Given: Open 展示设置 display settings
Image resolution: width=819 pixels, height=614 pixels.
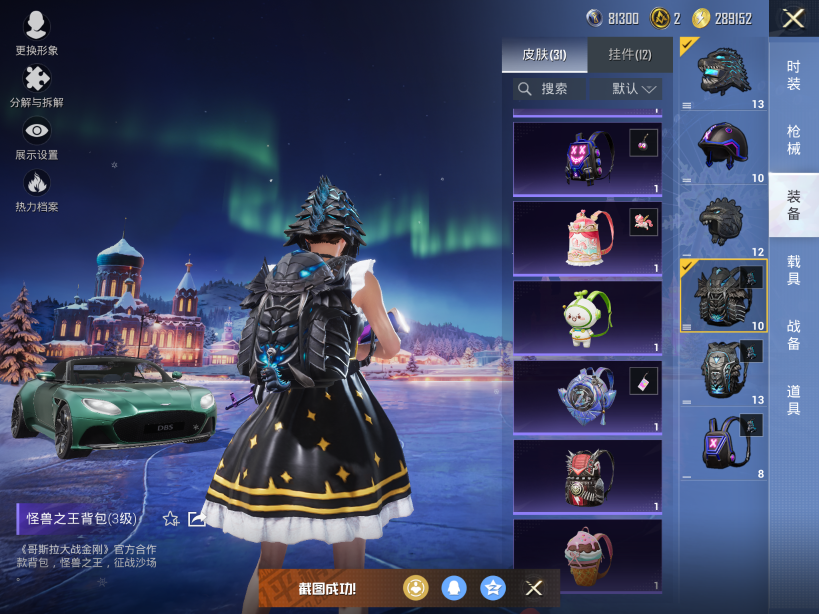Looking at the screenshot, I should 37,137.
